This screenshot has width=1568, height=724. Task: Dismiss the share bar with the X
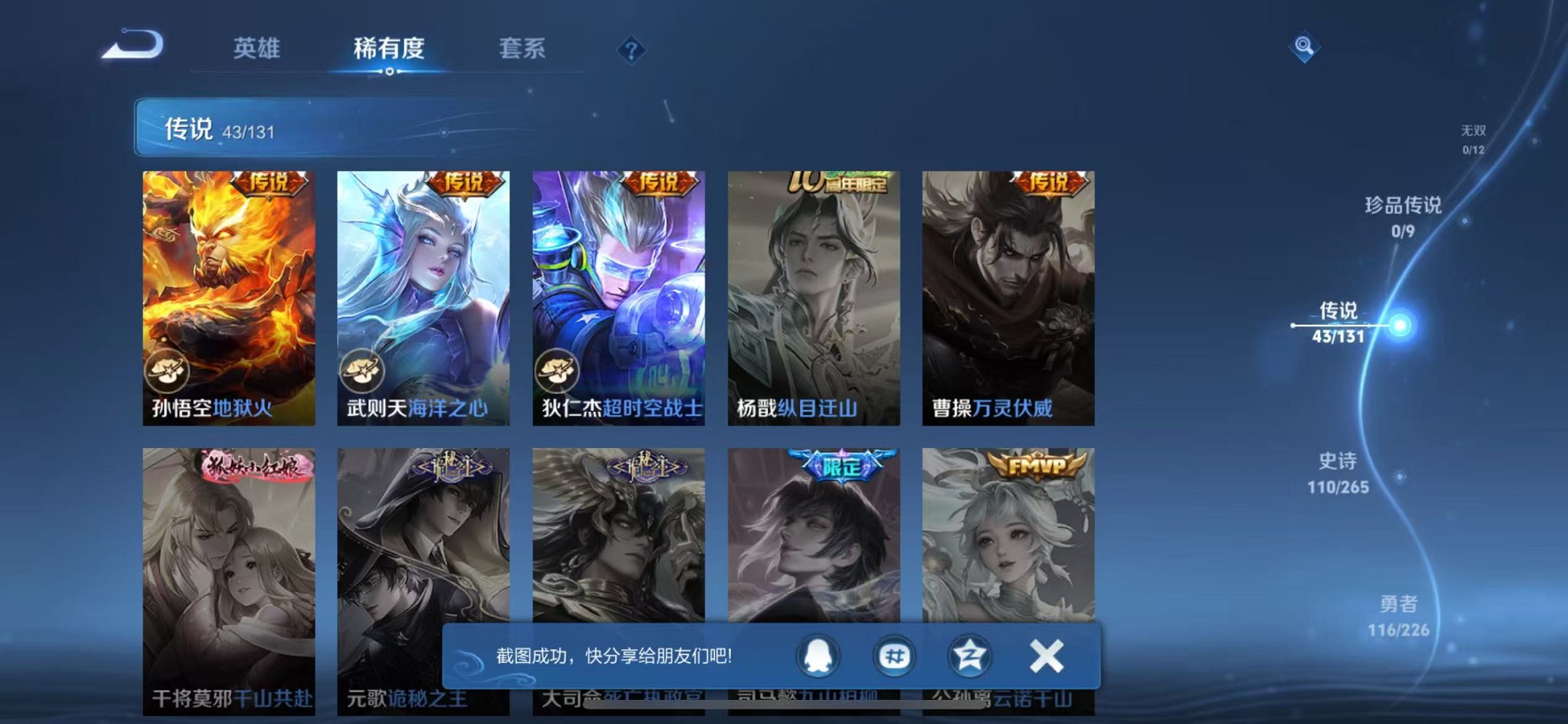(x=1046, y=655)
